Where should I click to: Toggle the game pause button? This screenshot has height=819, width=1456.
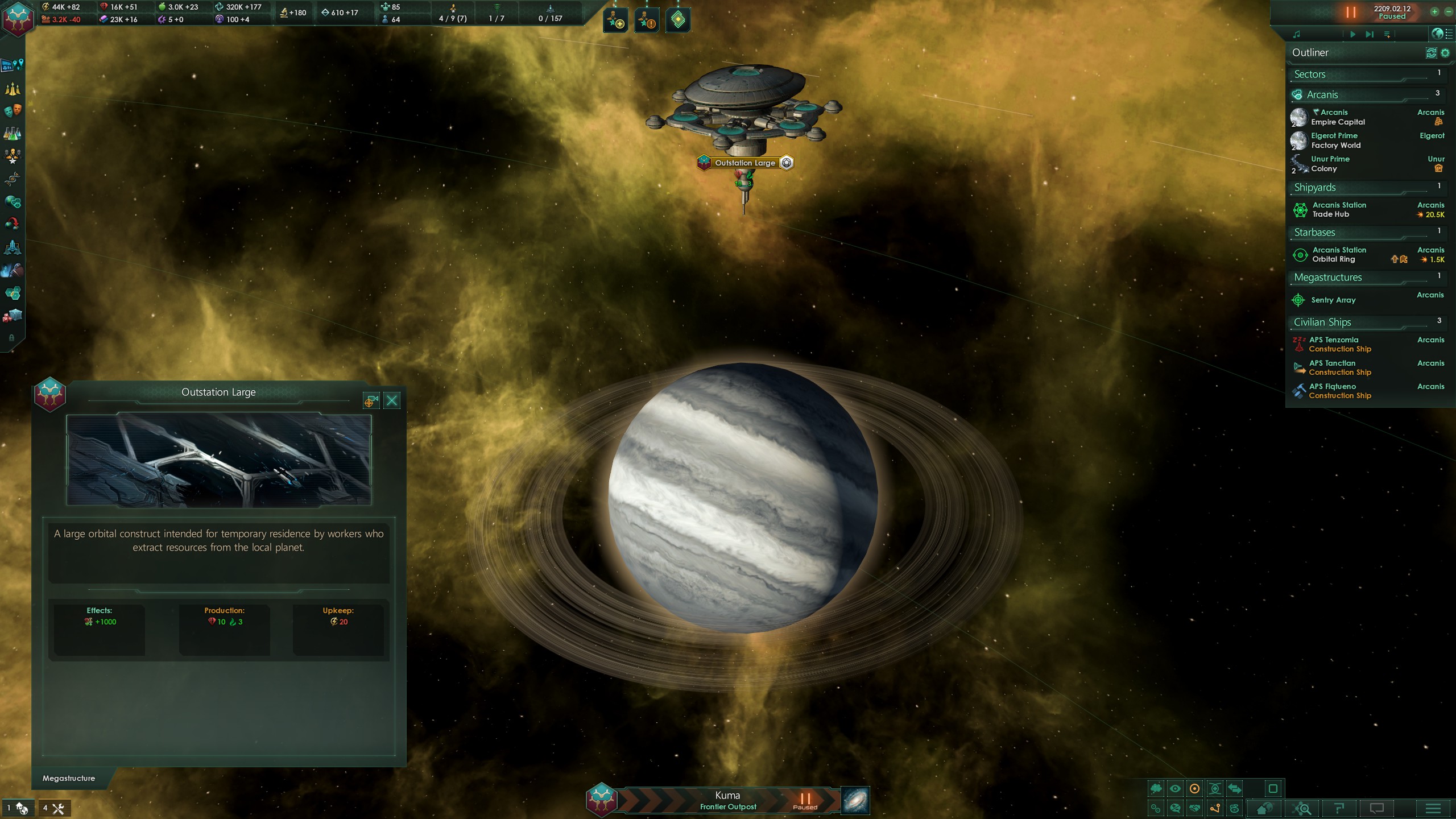coord(1351,12)
